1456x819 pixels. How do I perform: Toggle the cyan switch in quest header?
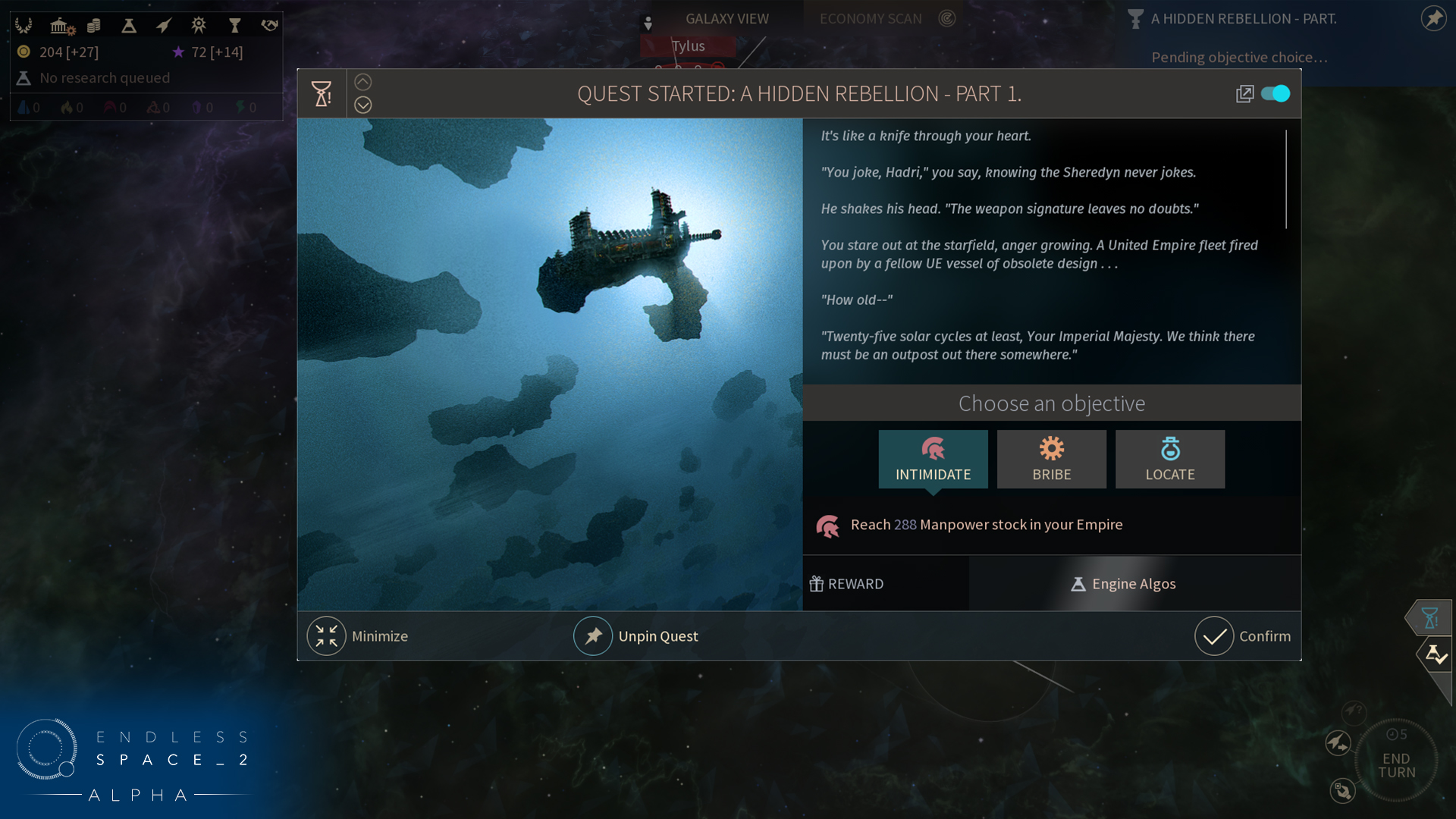click(1276, 93)
